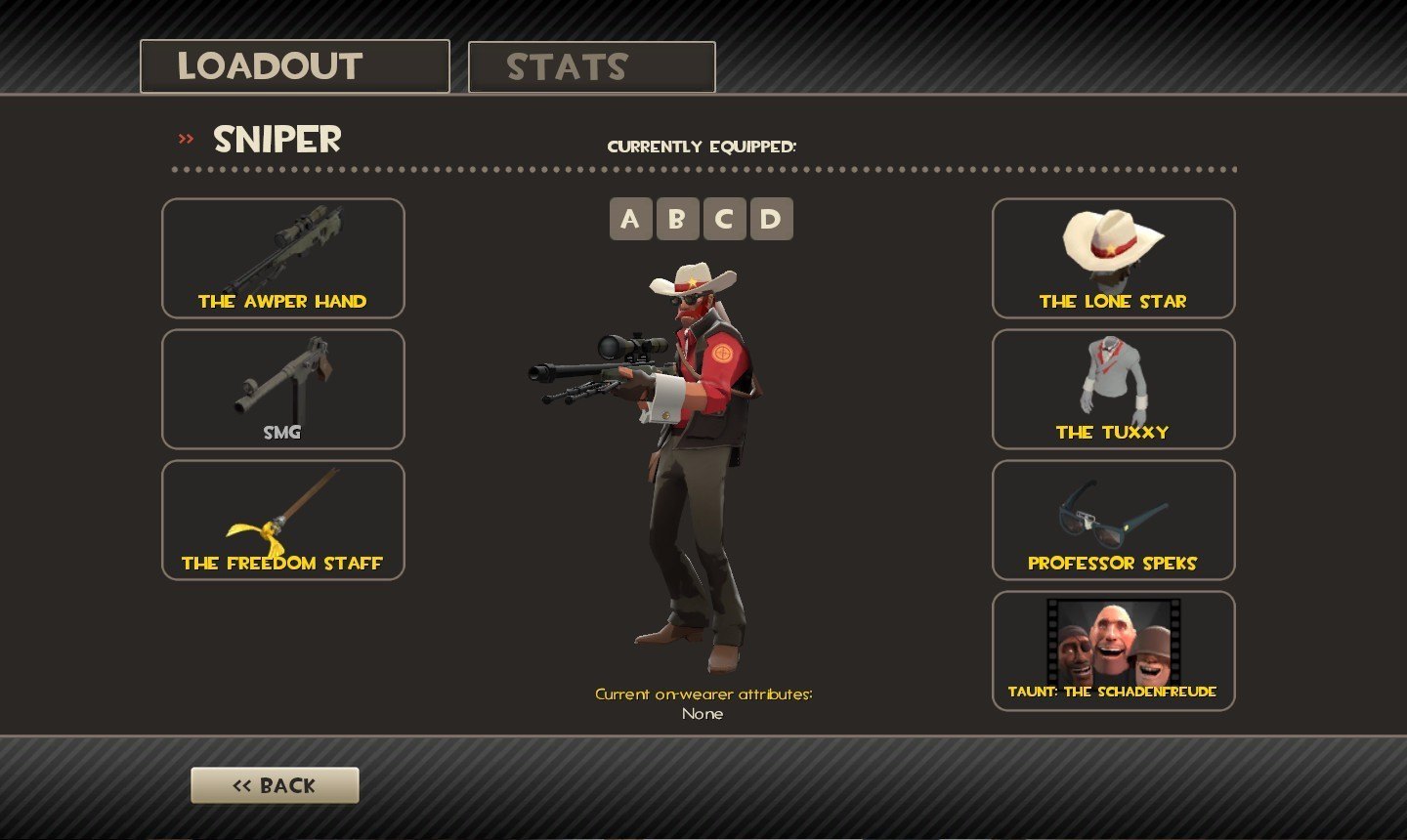Viewport: 1407px width, 840px height.
Task: Select the Loadout tab
Action: pos(294,66)
